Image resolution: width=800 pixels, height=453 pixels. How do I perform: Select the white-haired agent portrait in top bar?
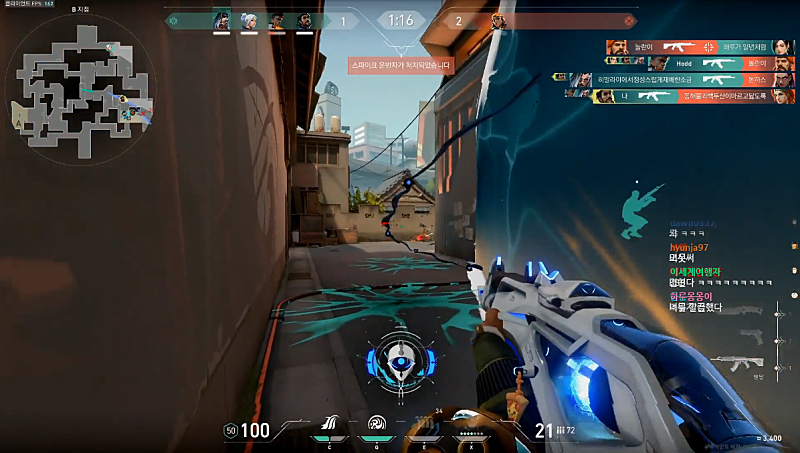[x=247, y=20]
